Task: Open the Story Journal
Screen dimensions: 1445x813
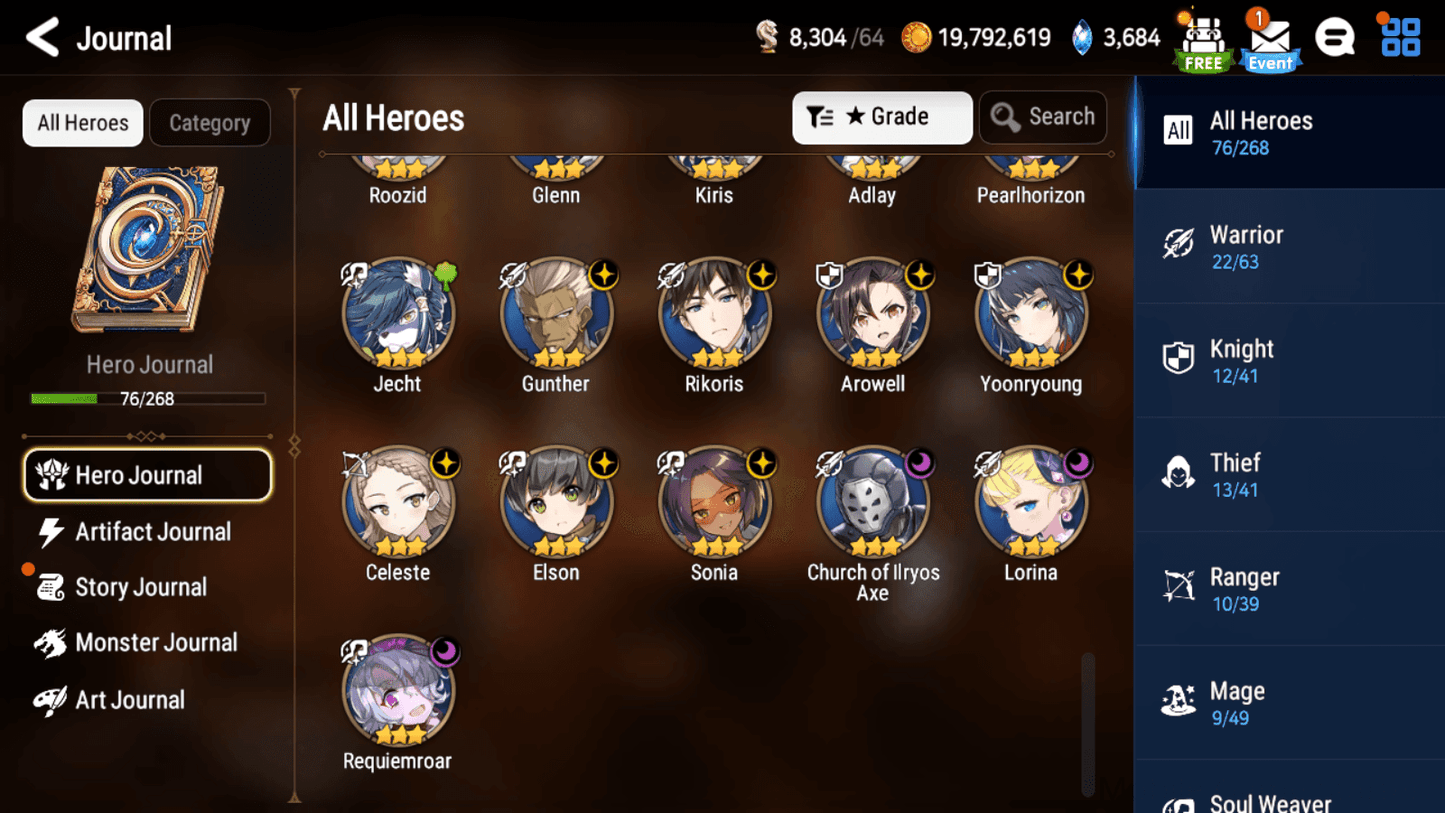Action: pyautogui.click(x=140, y=587)
